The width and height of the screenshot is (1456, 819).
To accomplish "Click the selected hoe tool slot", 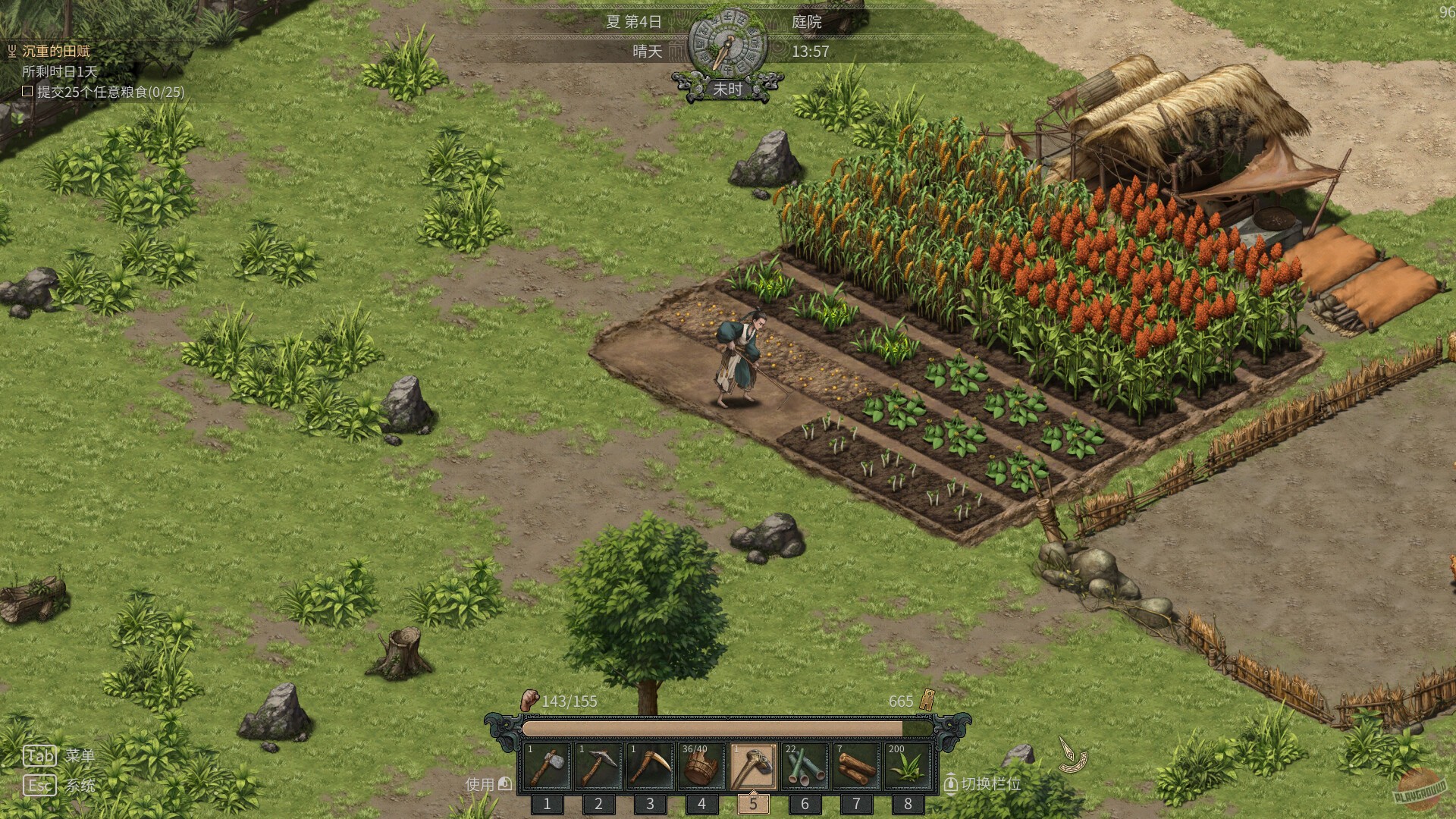I will click(753, 767).
